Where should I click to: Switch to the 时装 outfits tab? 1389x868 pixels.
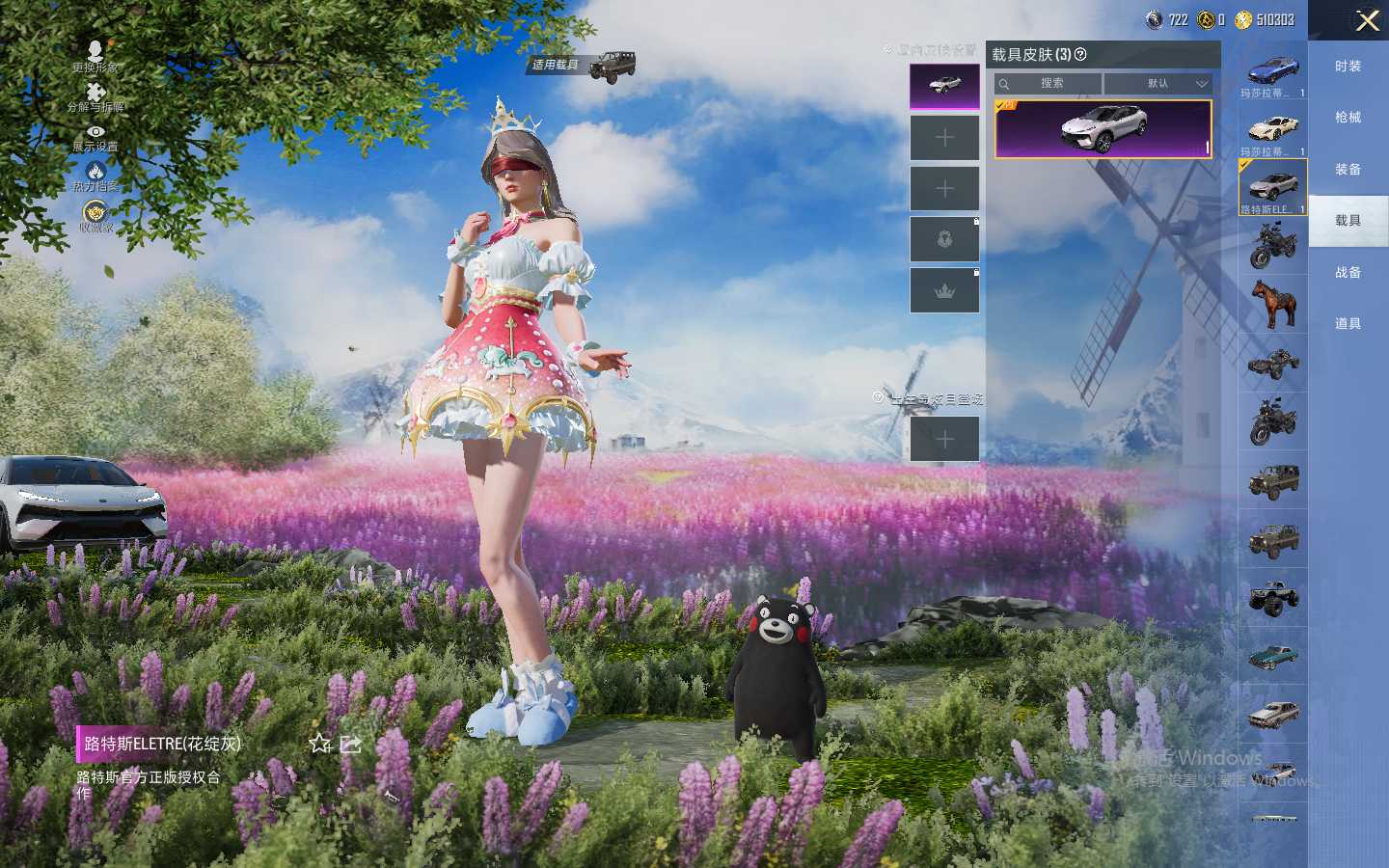pyautogui.click(x=1348, y=67)
